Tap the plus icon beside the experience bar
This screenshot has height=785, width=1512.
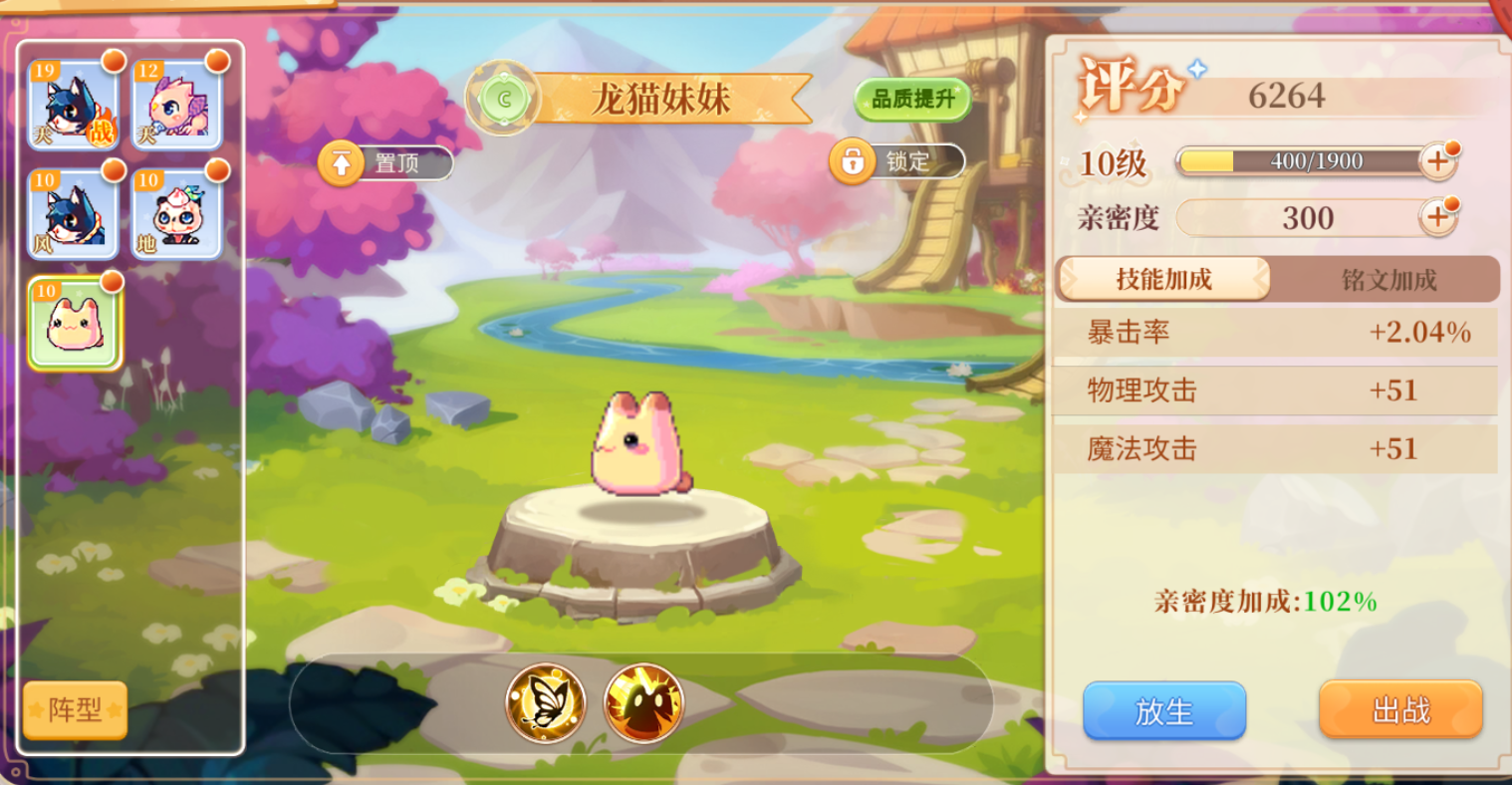1438,162
